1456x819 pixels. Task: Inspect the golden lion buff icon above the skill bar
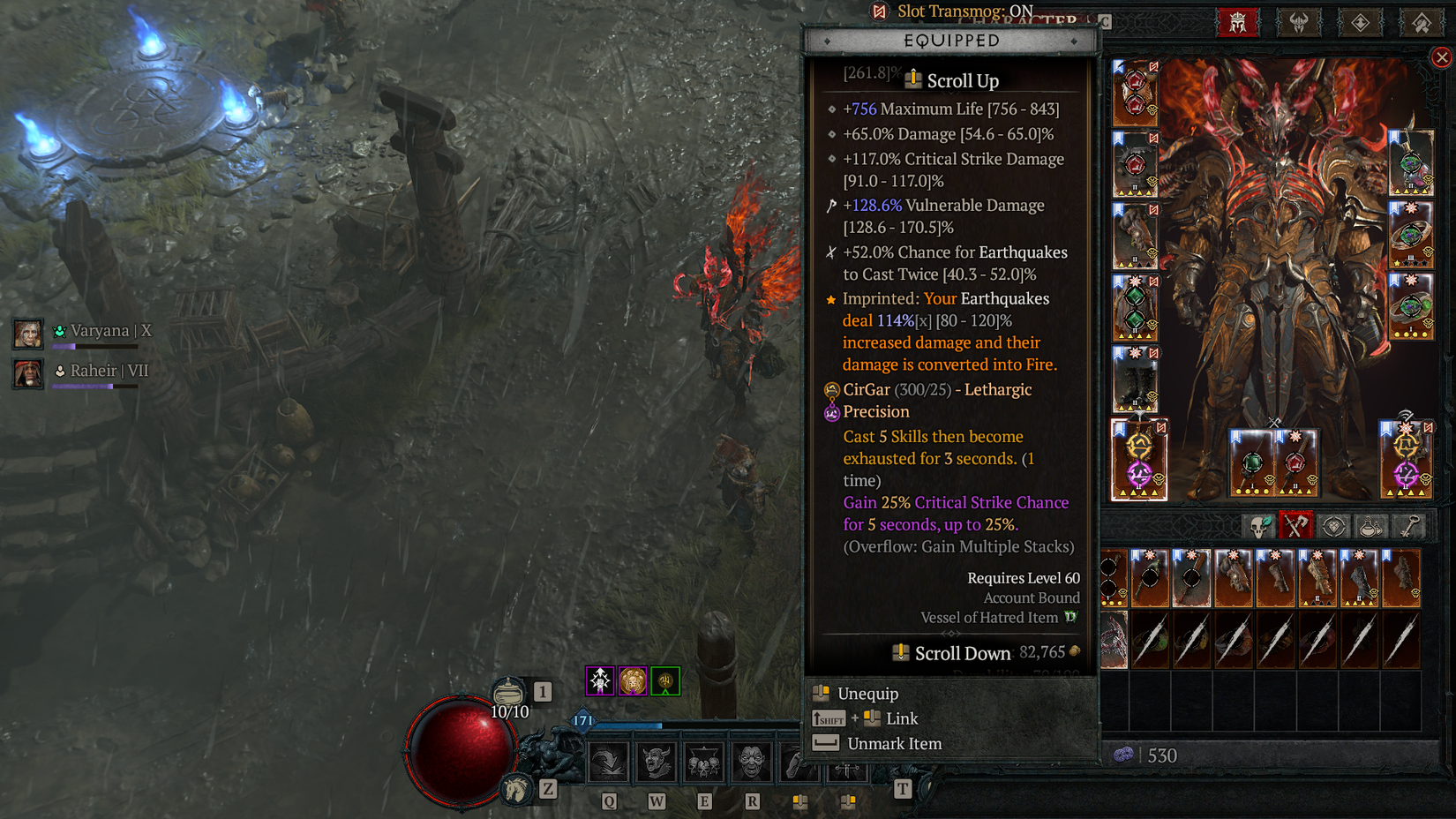click(x=632, y=680)
